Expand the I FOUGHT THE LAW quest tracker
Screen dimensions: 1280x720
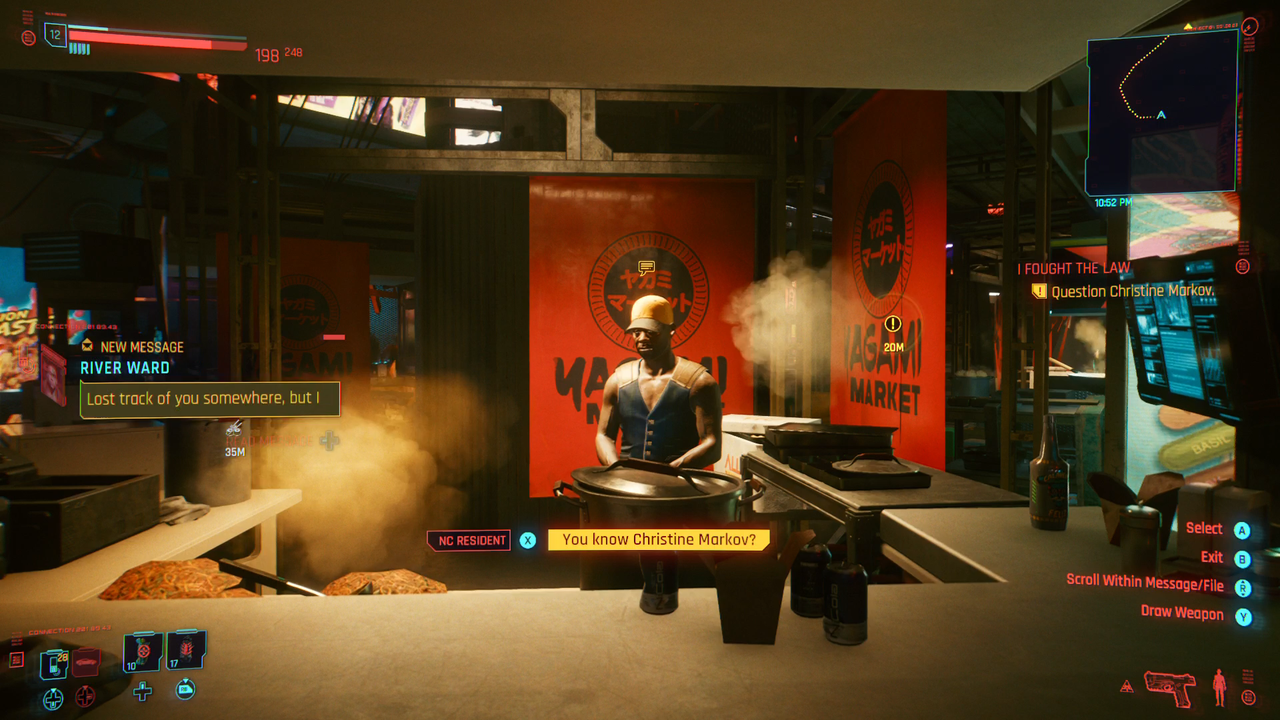click(1072, 268)
